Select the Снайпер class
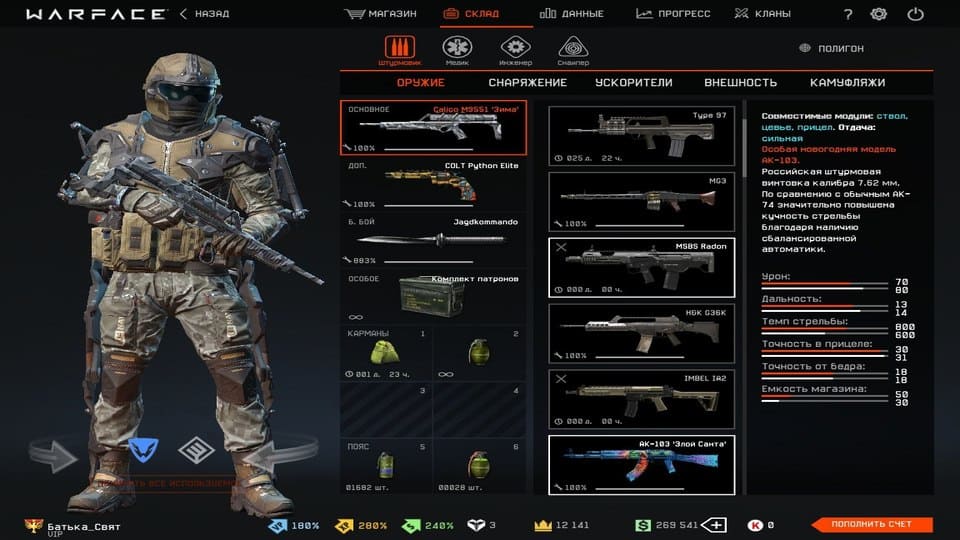The height and width of the screenshot is (540, 960). [x=573, y=50]
